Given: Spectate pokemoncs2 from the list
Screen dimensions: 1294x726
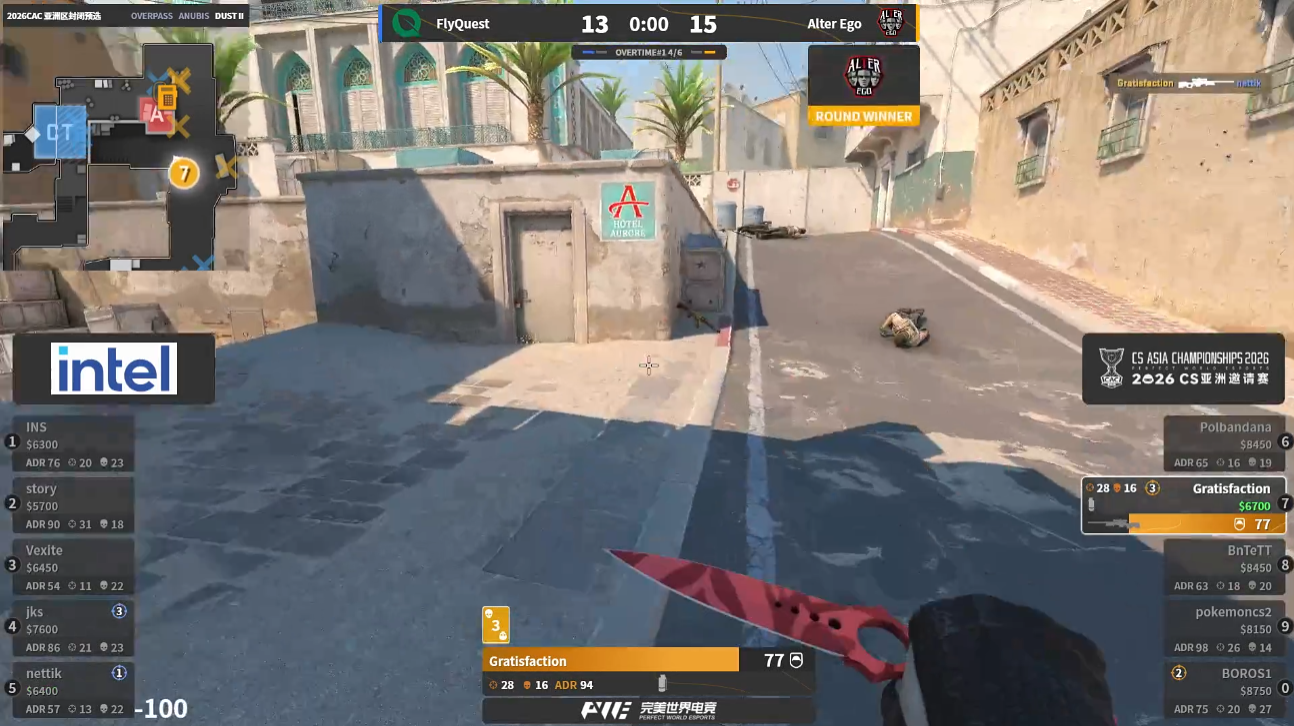Looking at the screenshot, I should coord(1224,628).
